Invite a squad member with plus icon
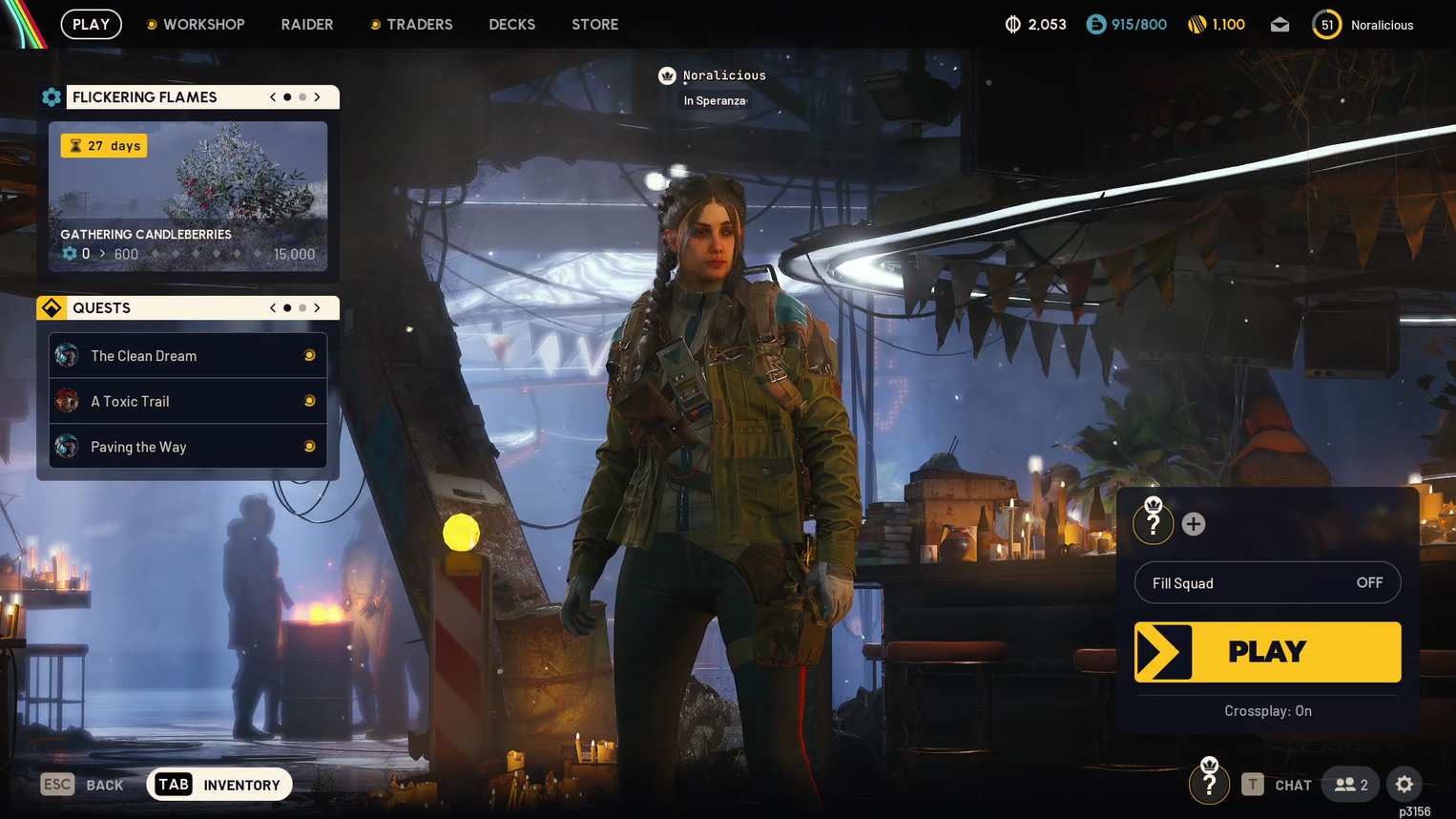 pyautogui.click(x=1194, y=524)
